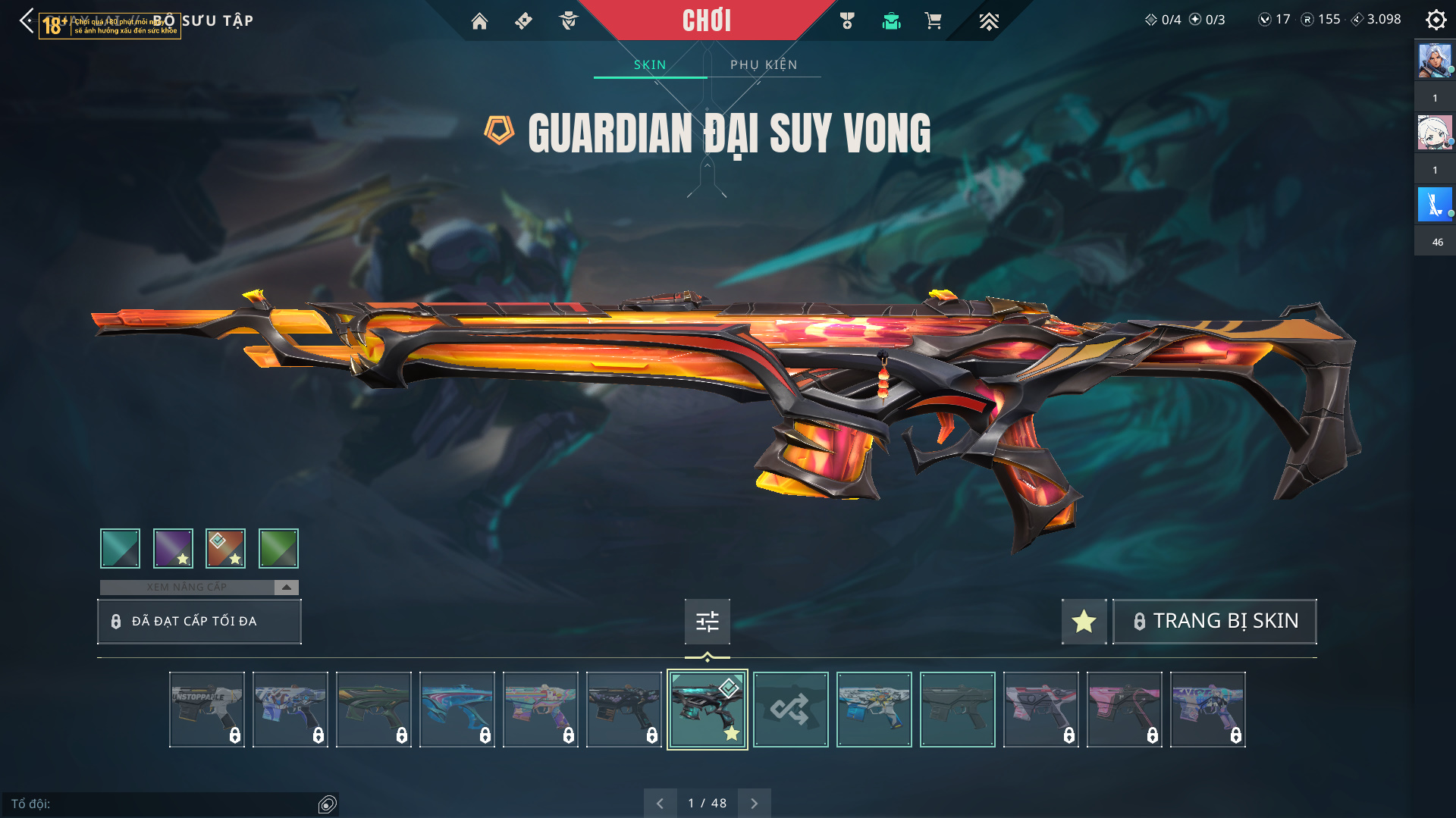This screenshot has height=818, width=1456.
Task: Switch to the PHỤ KIỆN tab
Action: pos(764,65)
